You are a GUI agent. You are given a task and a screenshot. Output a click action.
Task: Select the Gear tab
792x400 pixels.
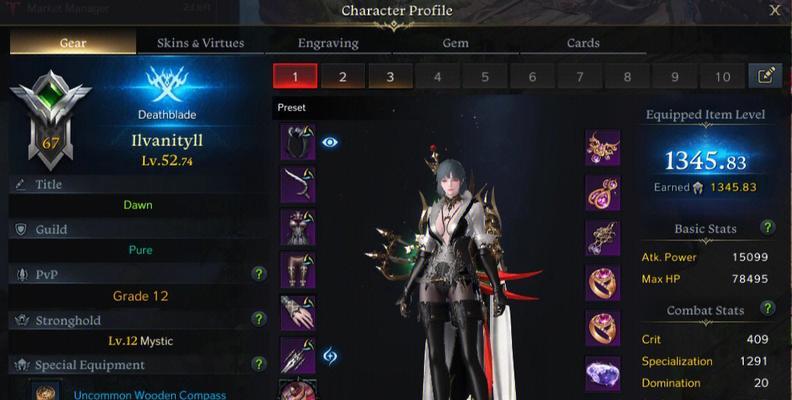click(73, 43)
